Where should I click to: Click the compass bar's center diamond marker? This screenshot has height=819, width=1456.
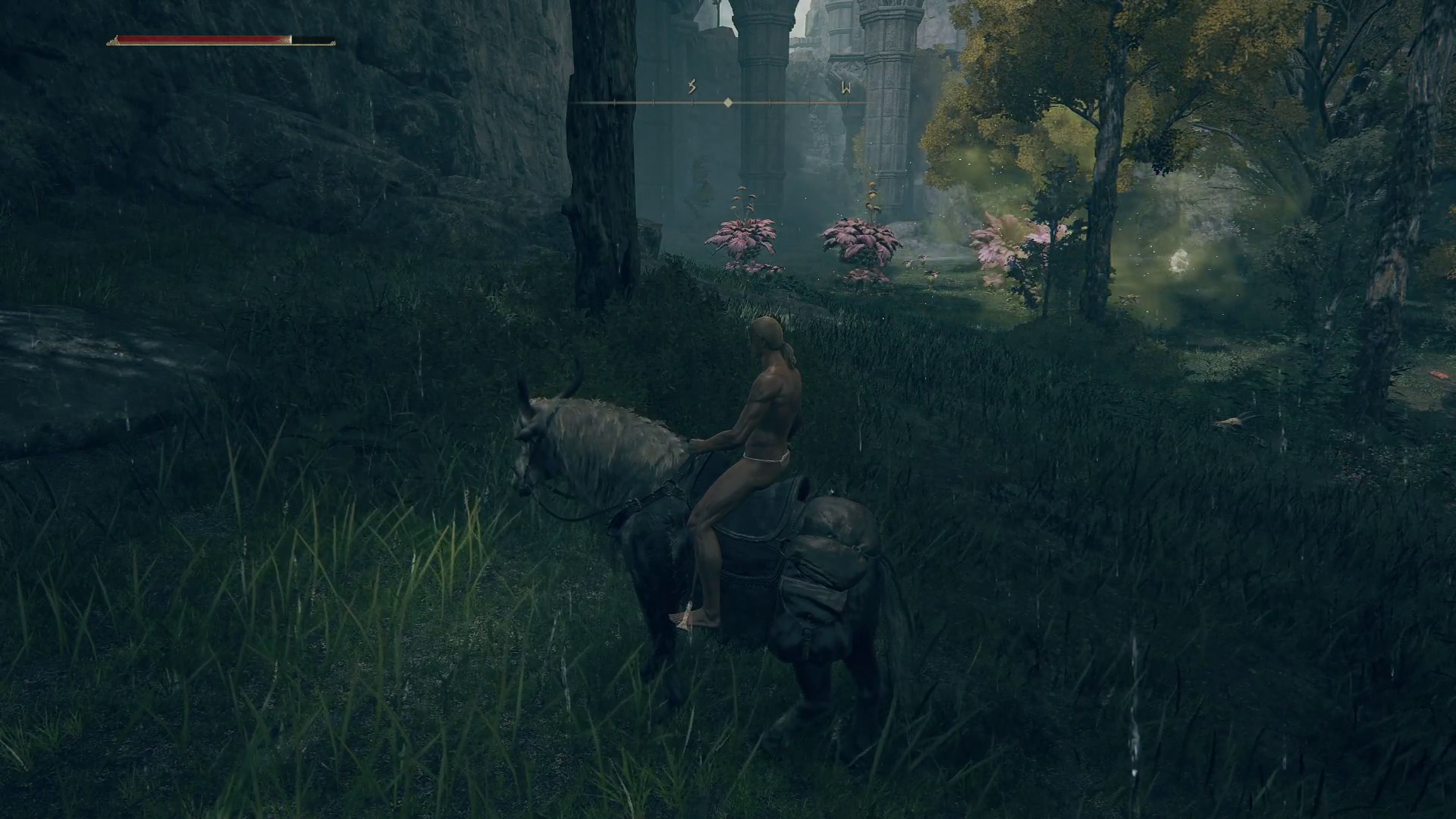click(728, 102)
